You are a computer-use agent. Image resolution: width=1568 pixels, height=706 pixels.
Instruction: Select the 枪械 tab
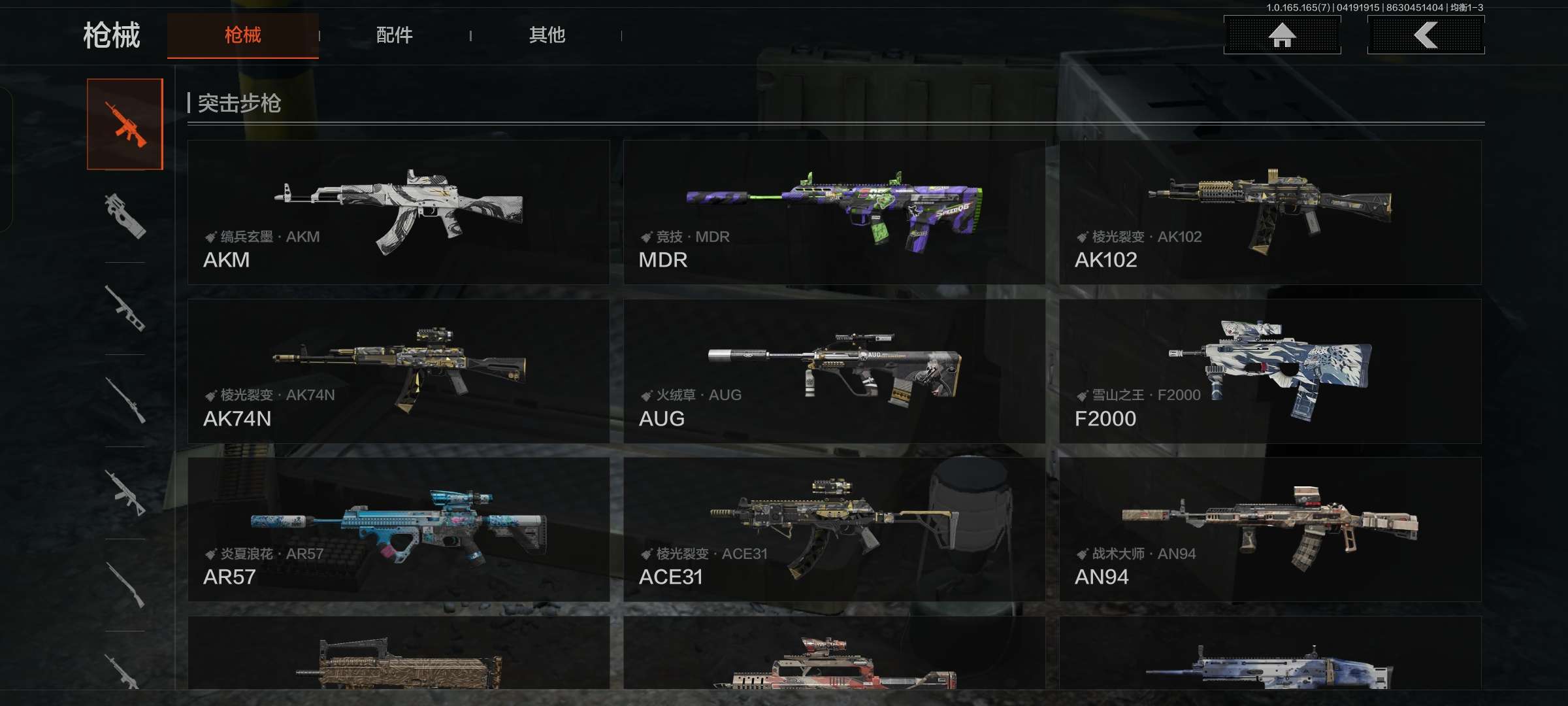coord(242,35)
